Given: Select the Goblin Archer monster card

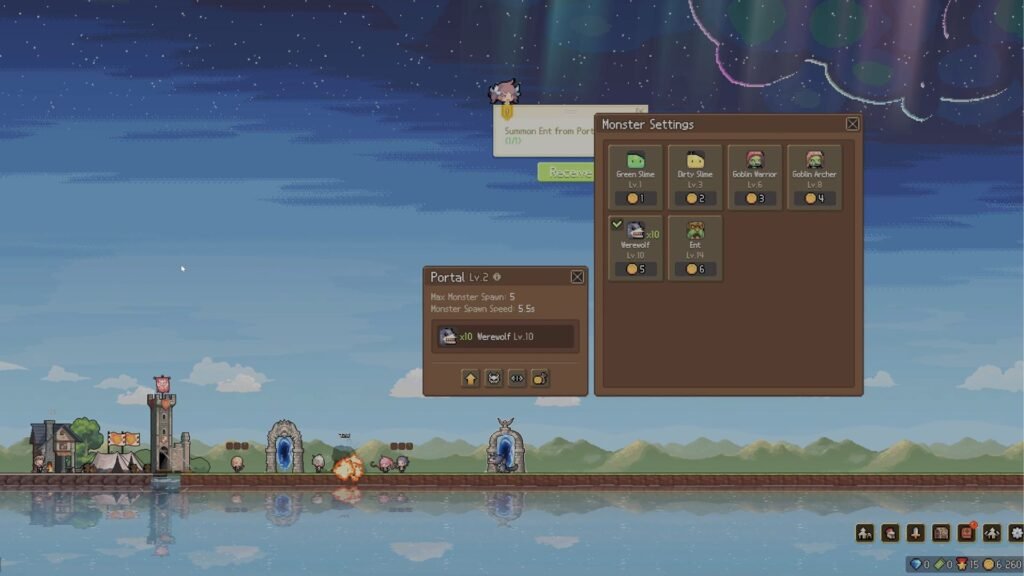Looking at the screenshot, I should point(814,177).
